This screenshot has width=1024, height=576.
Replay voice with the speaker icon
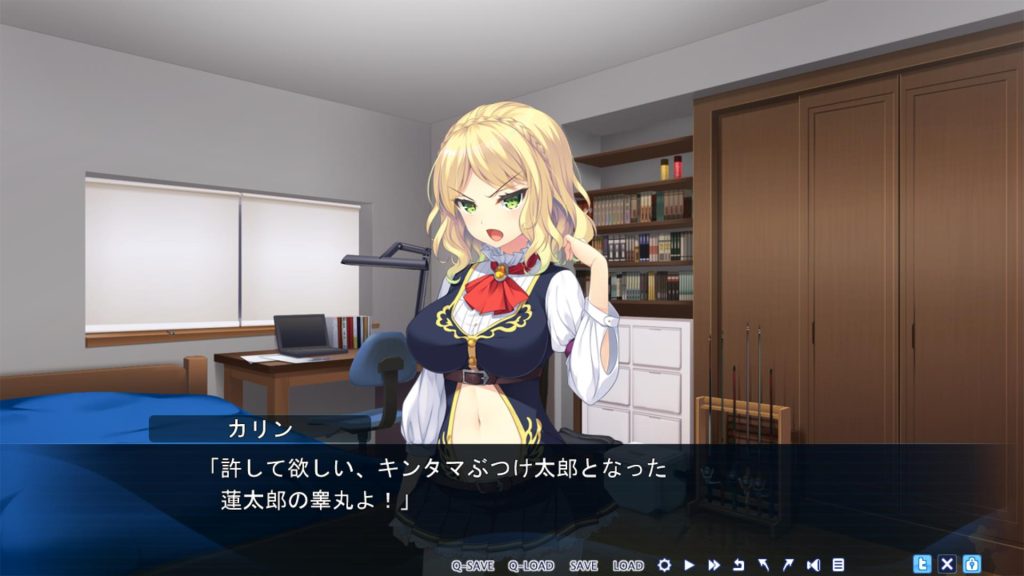coord(813,565)
